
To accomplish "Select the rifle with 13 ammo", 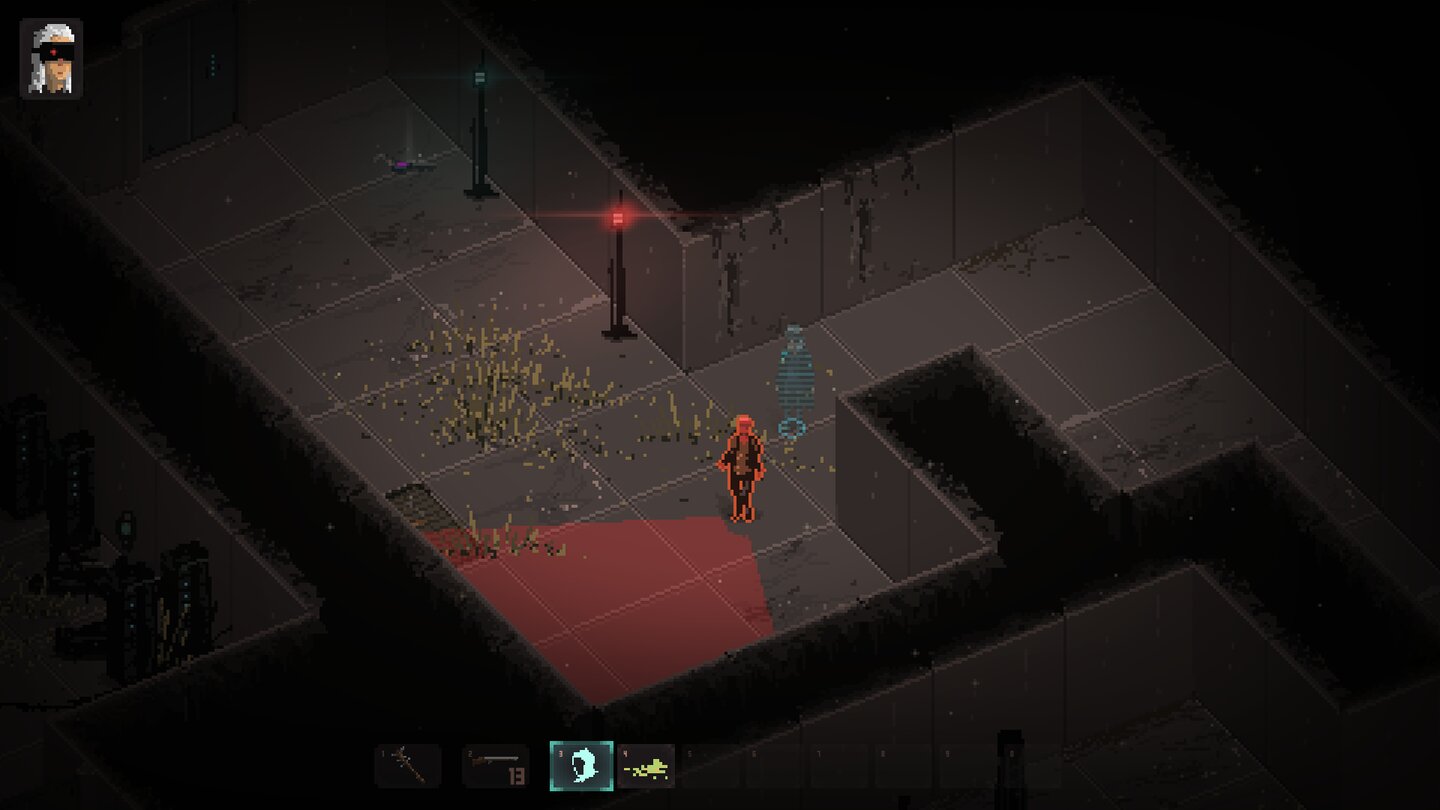I will (495, 766).
